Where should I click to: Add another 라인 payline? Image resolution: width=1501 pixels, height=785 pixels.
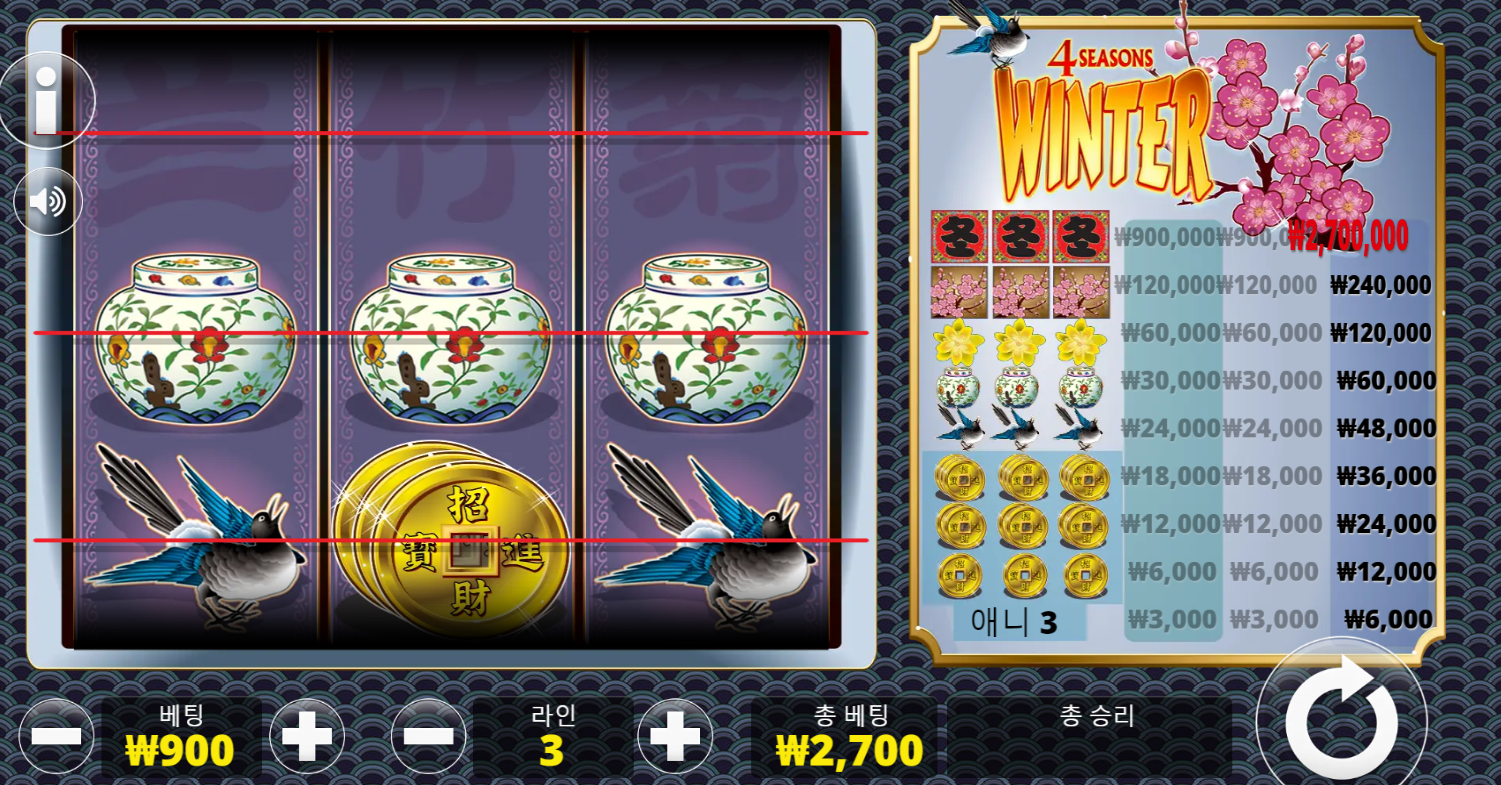(675, 737)
